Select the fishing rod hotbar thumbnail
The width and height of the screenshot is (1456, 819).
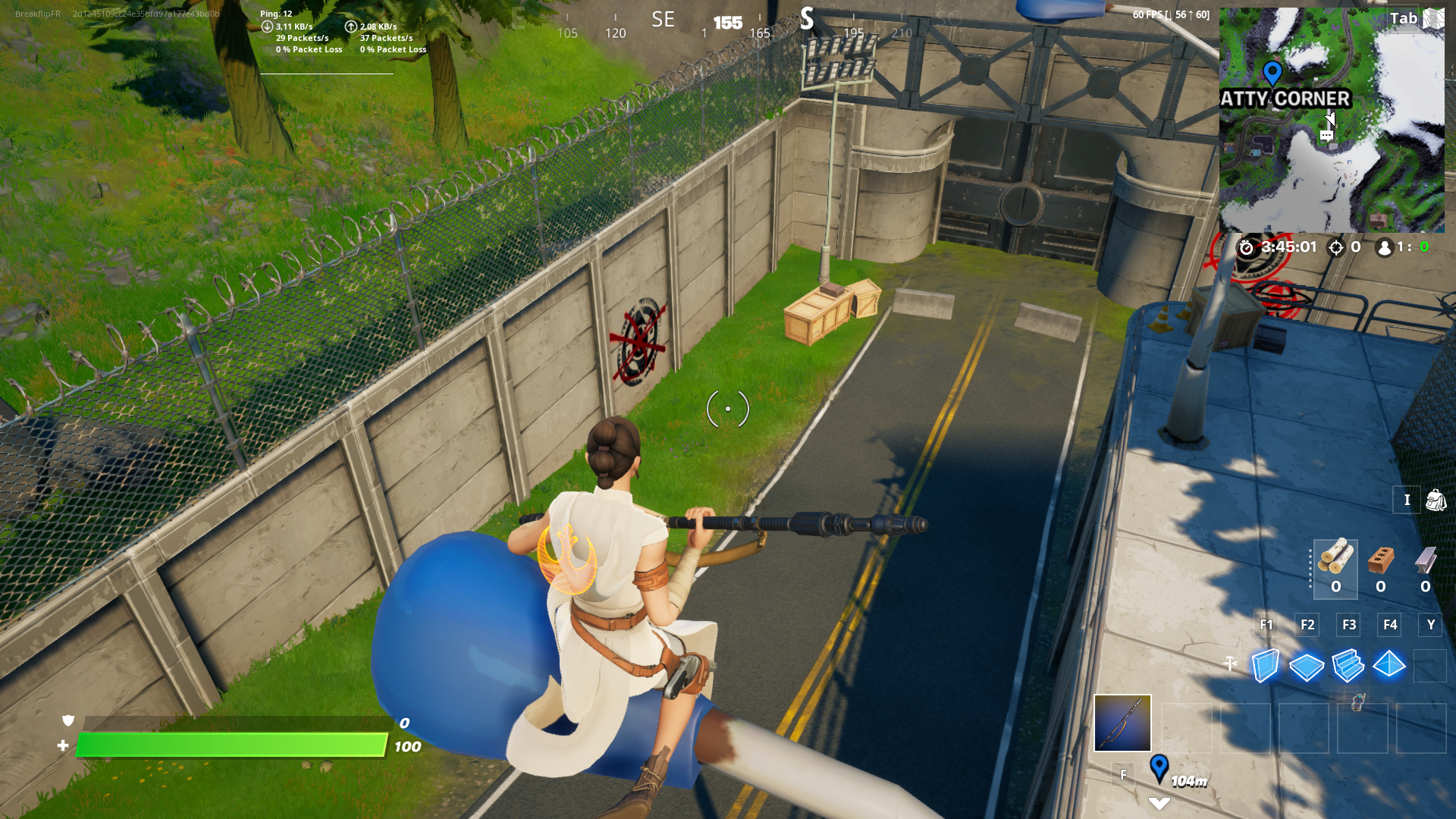[1122, 724]
